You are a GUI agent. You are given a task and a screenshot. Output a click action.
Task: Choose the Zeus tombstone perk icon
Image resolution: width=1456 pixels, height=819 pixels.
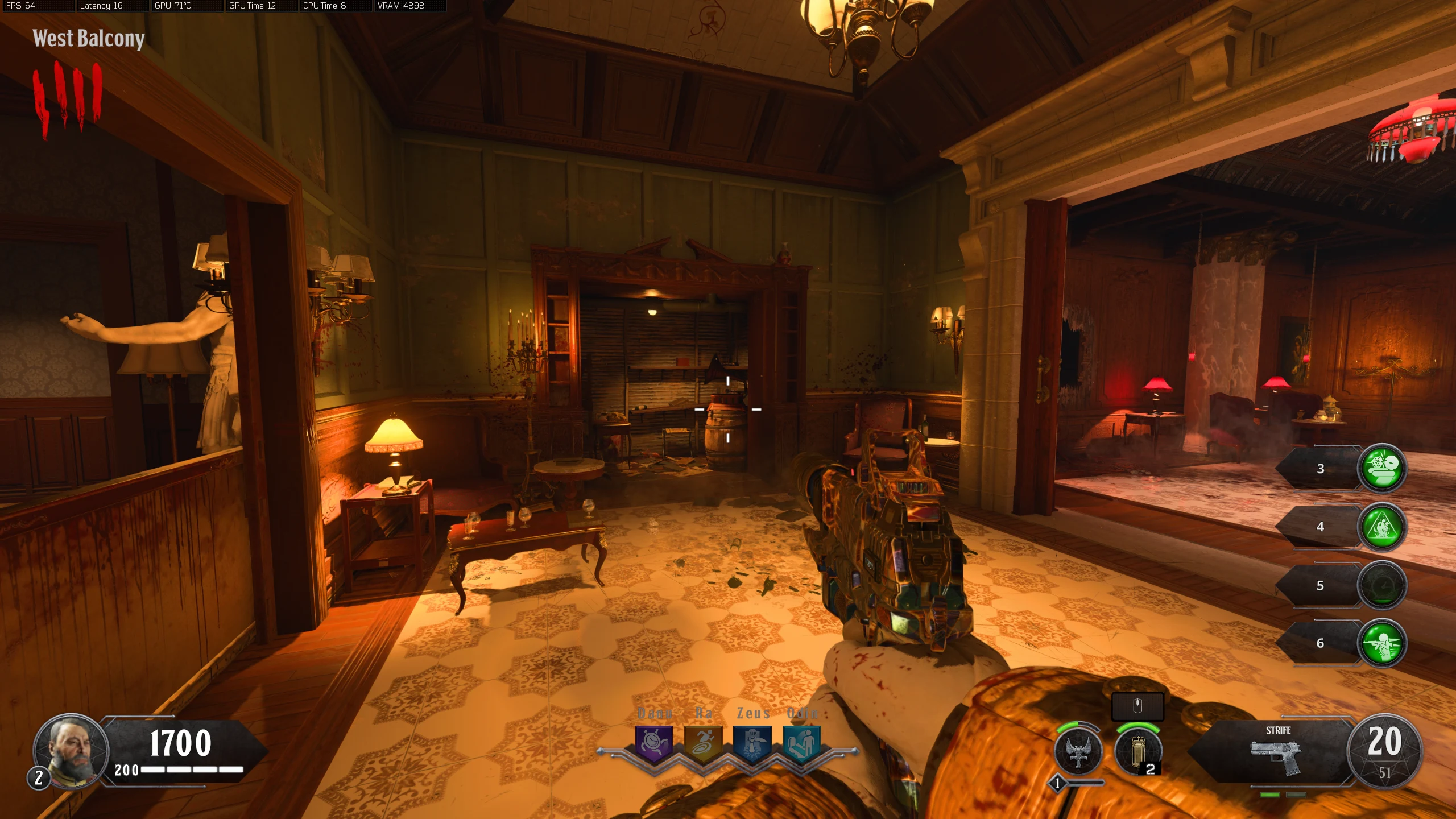click(x=752, y=743)
